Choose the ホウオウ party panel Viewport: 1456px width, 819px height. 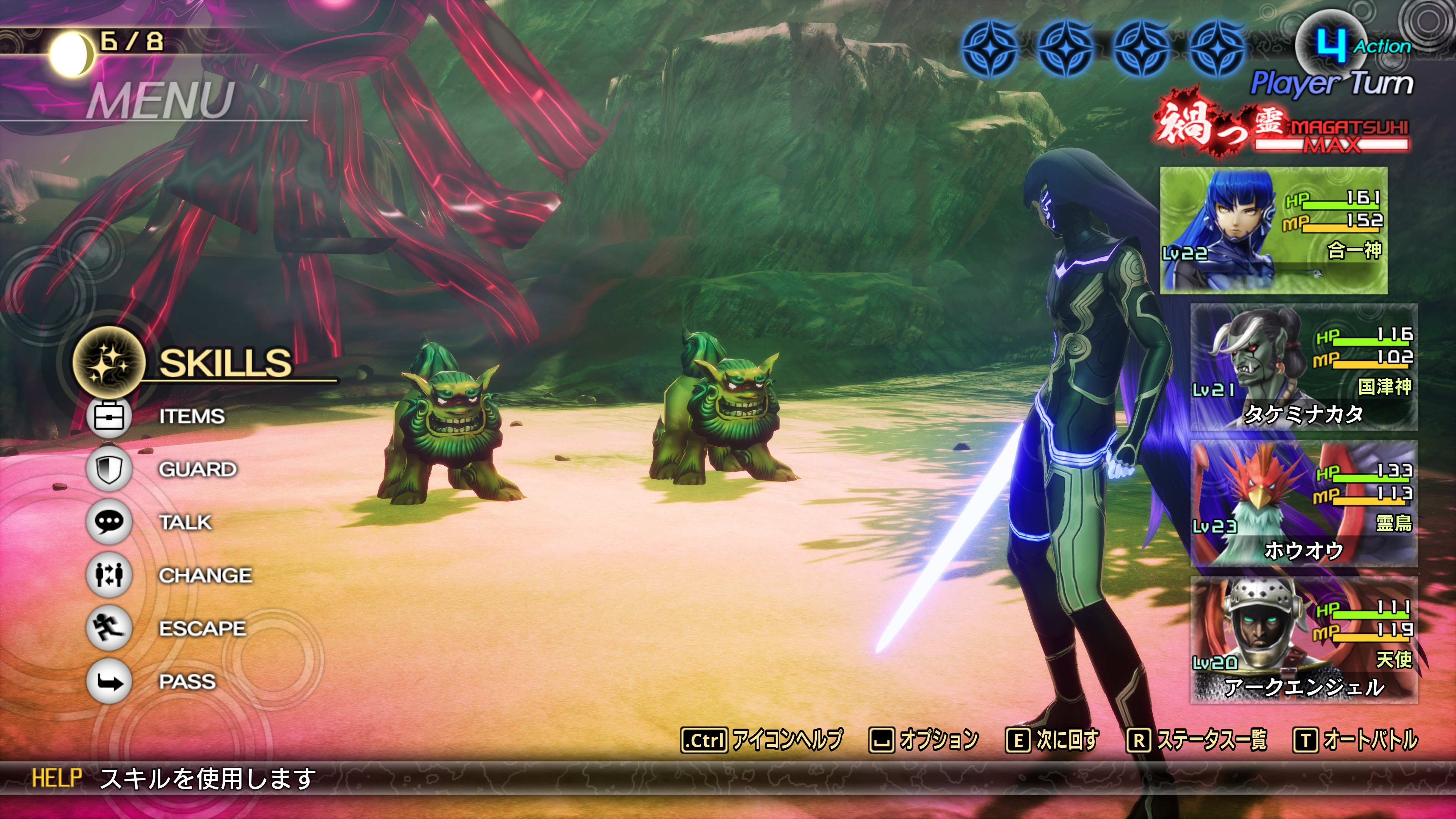(x=1304, y=504)
